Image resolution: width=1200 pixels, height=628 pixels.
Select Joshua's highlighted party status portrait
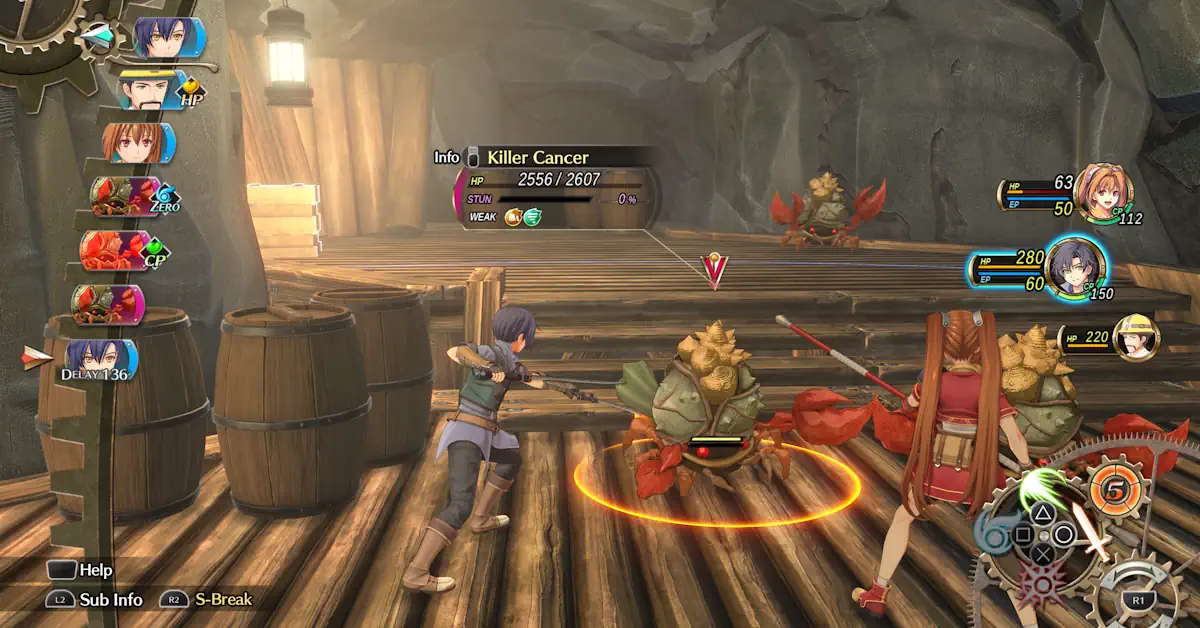1076,268
